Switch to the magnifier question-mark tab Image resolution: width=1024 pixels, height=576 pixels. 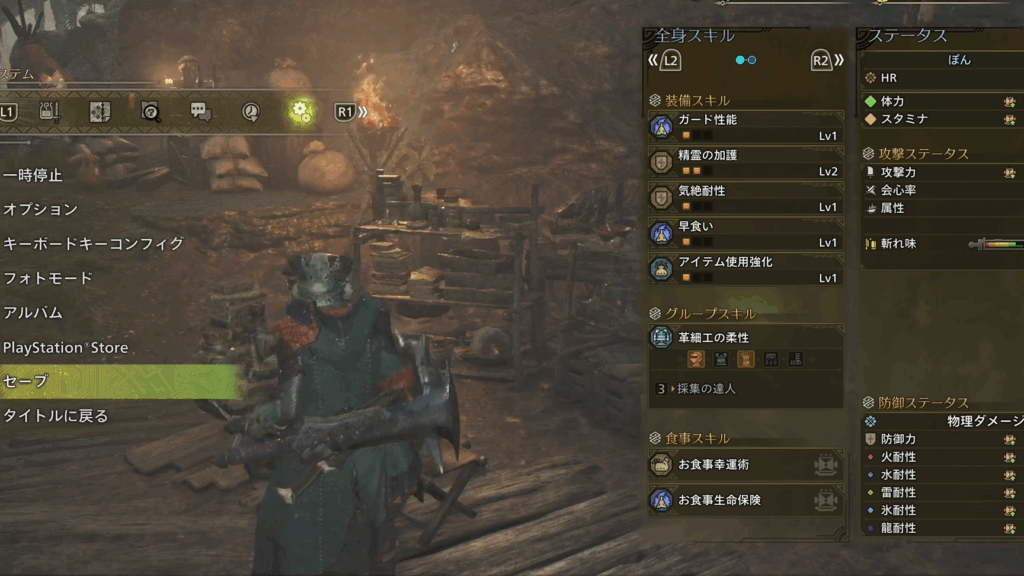tap(151, 111)
